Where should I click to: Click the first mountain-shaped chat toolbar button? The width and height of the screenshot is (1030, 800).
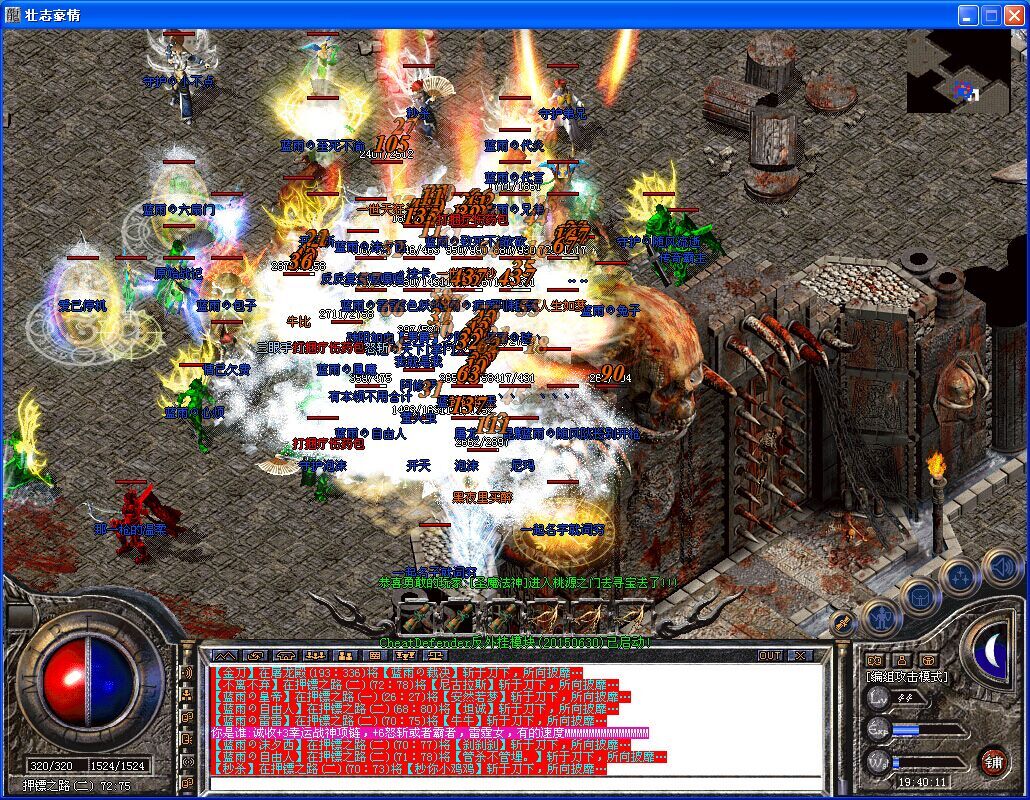coord(224,656)
